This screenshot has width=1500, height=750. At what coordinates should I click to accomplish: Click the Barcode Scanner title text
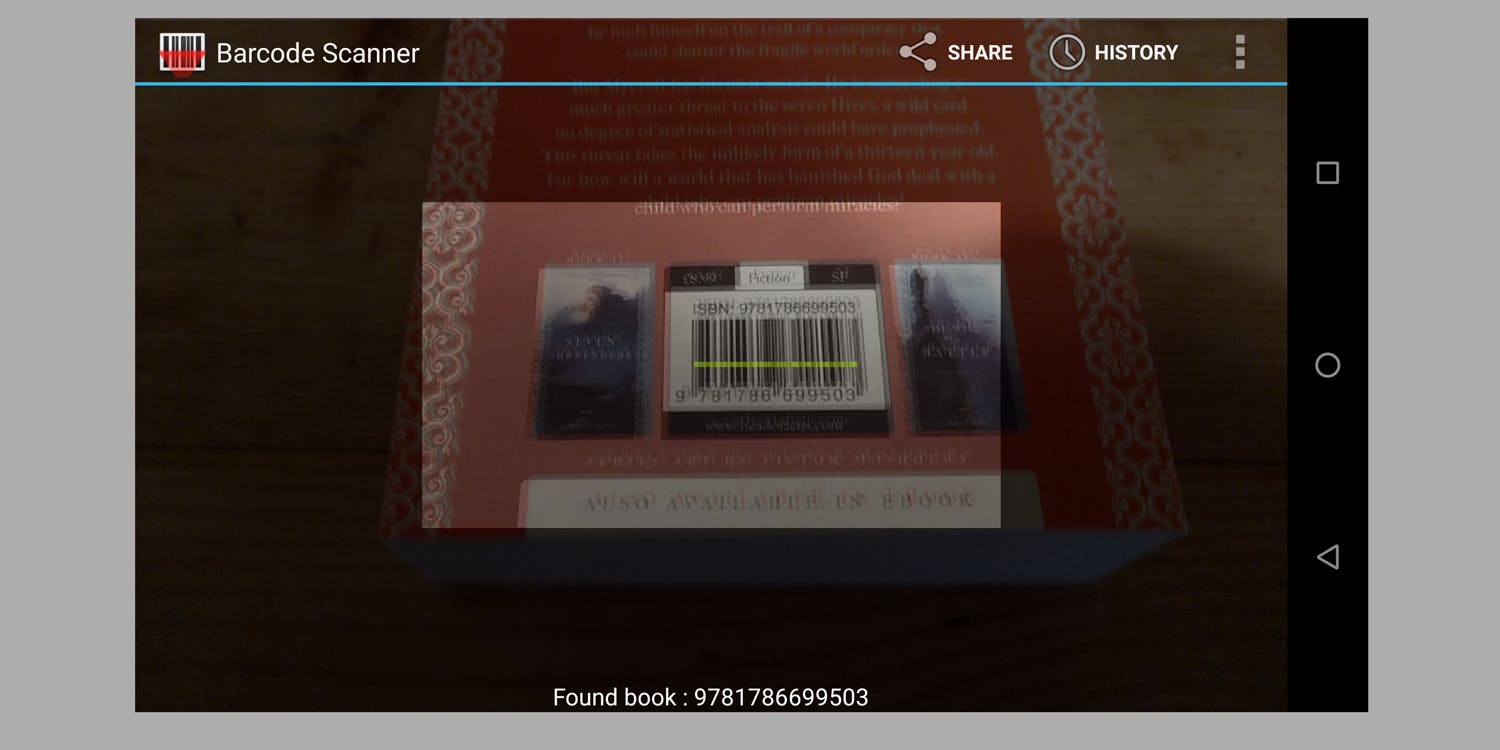316,53
